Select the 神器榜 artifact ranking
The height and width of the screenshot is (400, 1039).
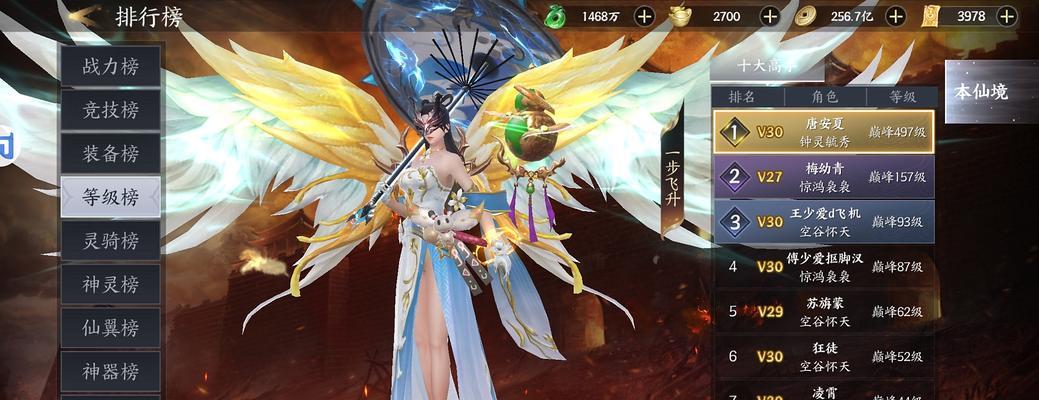(110, 372)
